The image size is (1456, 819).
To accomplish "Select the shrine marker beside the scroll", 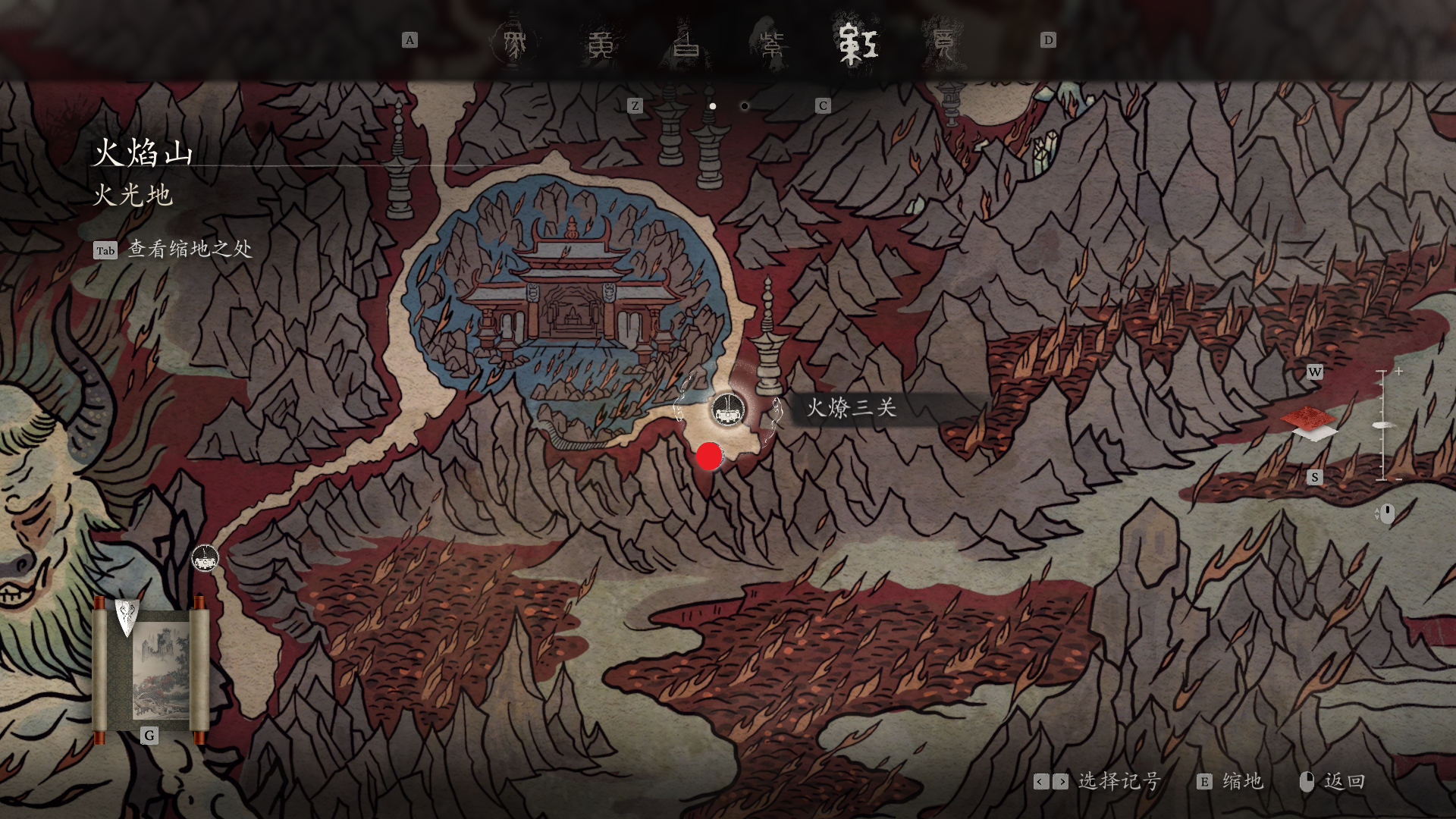I will (x=204, y=560).
